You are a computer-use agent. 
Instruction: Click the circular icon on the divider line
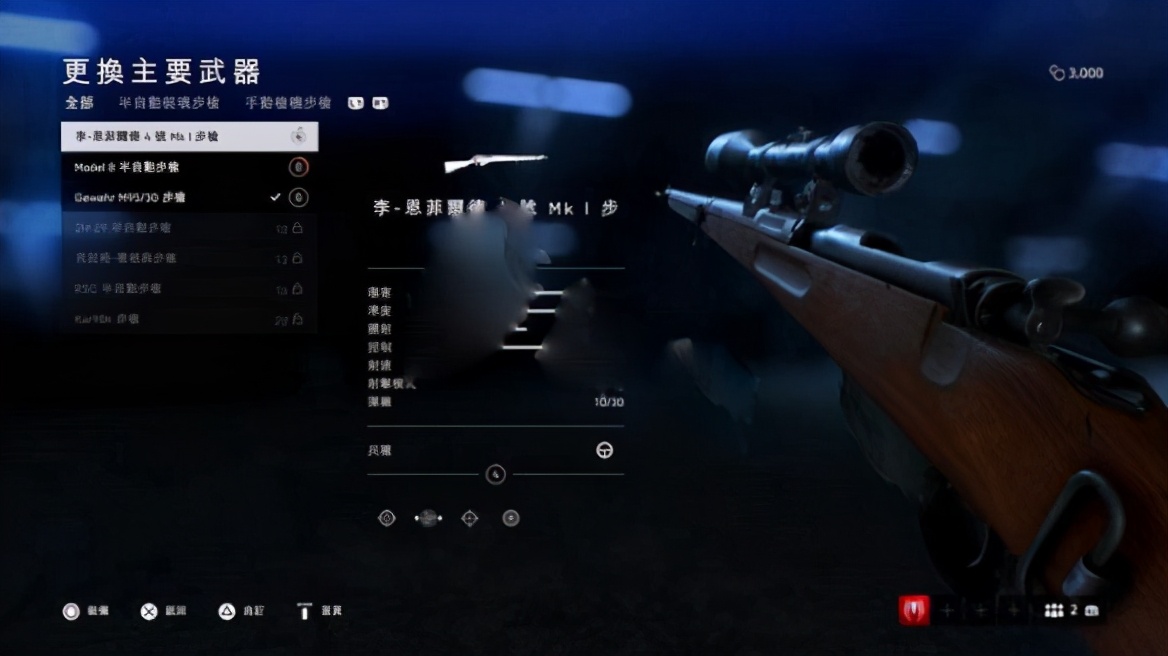pyautogui.click(x=495, y=474)
